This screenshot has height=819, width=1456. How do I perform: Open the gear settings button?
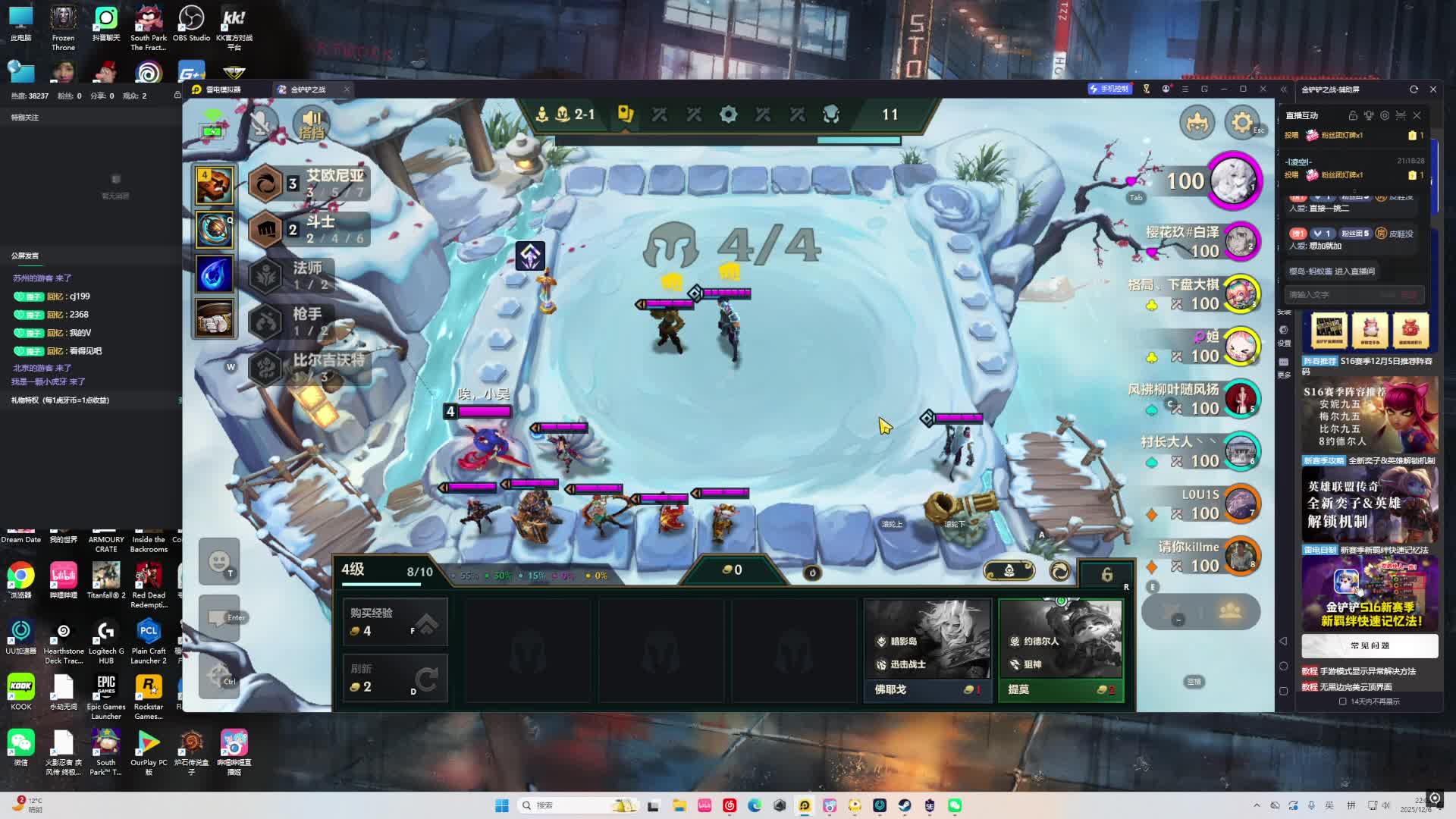(x=1241, y=123)
